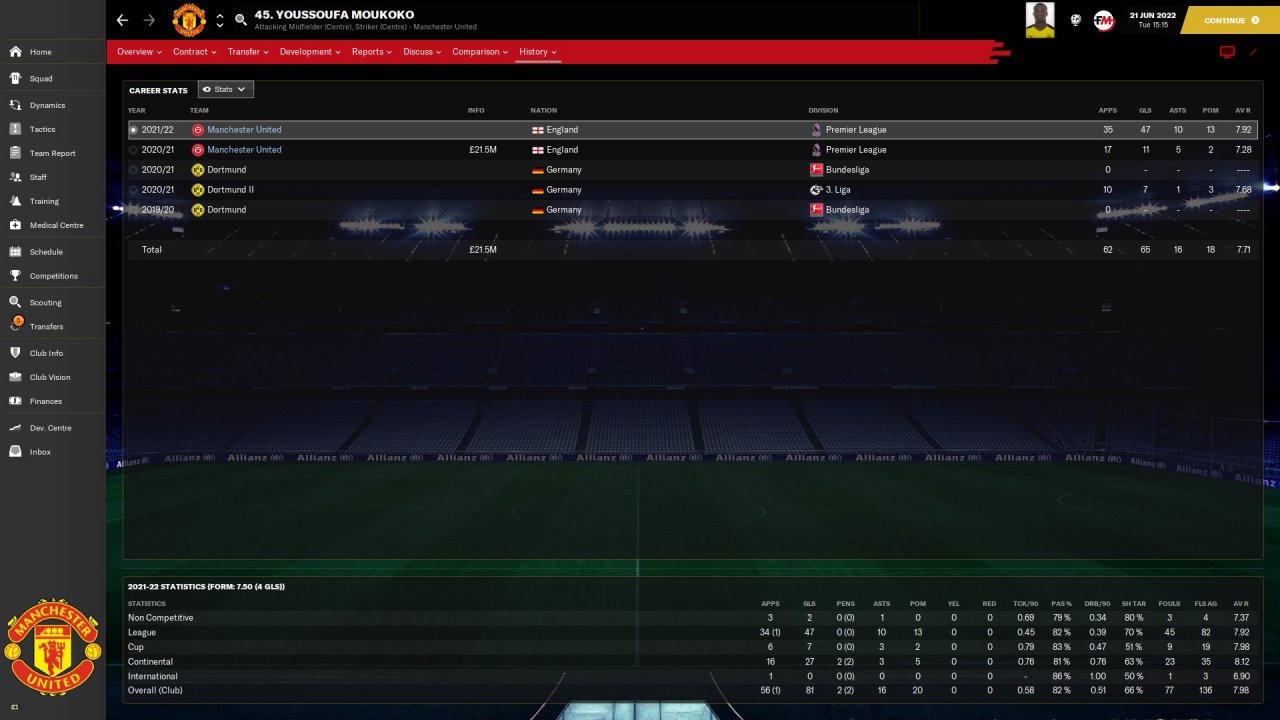View the Finances screen
The width and height of the screenshot is (1280, 720).
46,401
